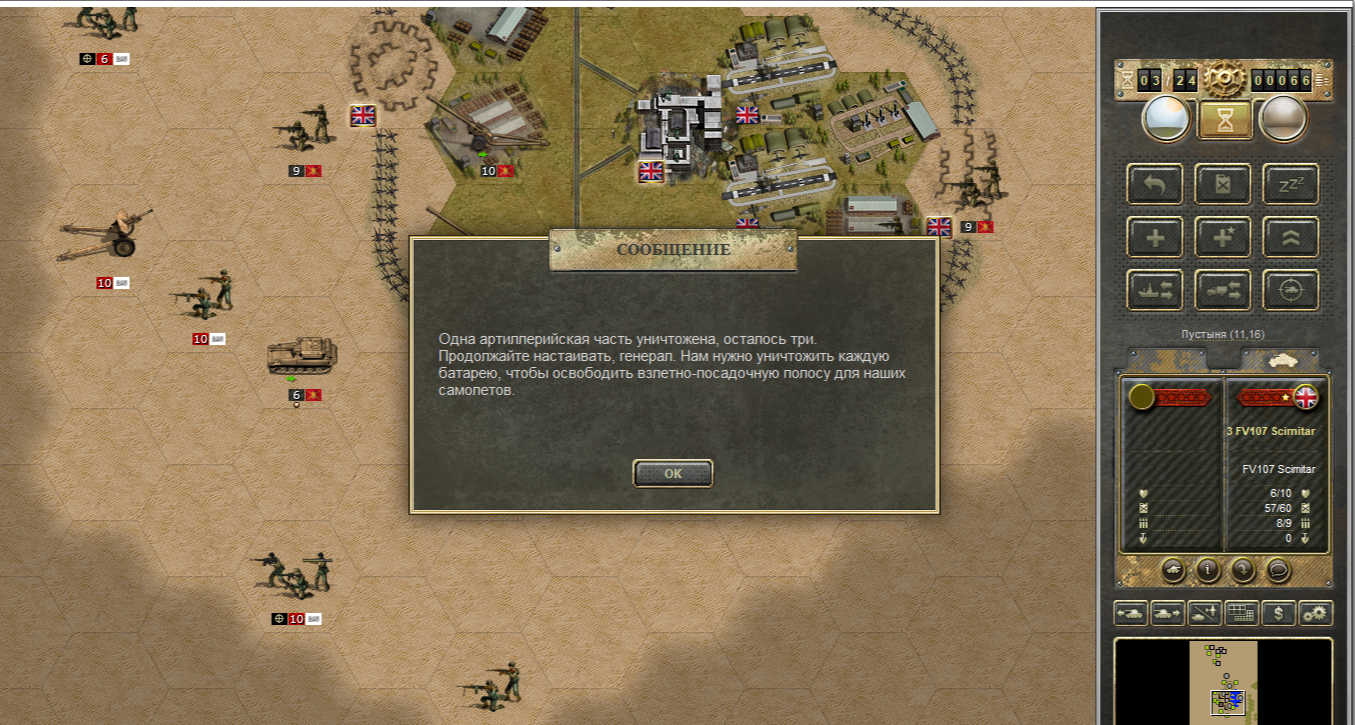The image size is (1355, 725).
Task: Click the minimap battlefield overview
Action: pyautogui.click(x=1223, y=678)
